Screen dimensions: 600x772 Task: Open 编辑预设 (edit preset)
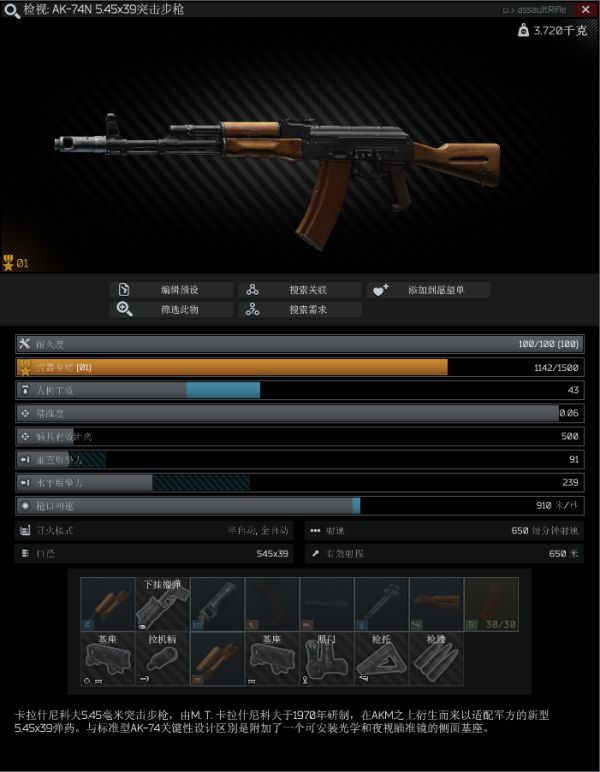(171, 290)
